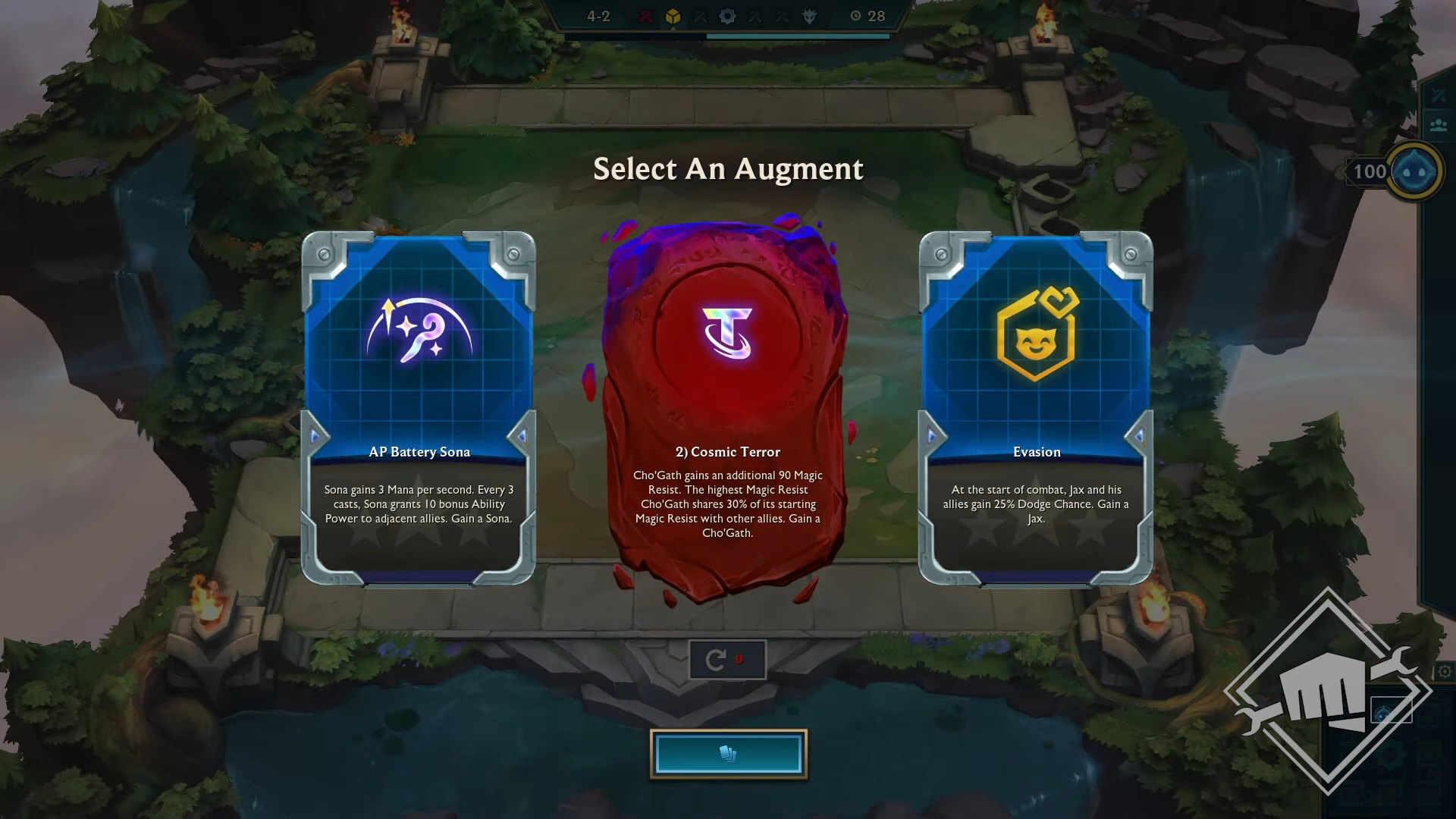Click the blue cards button below the augments

728,753
